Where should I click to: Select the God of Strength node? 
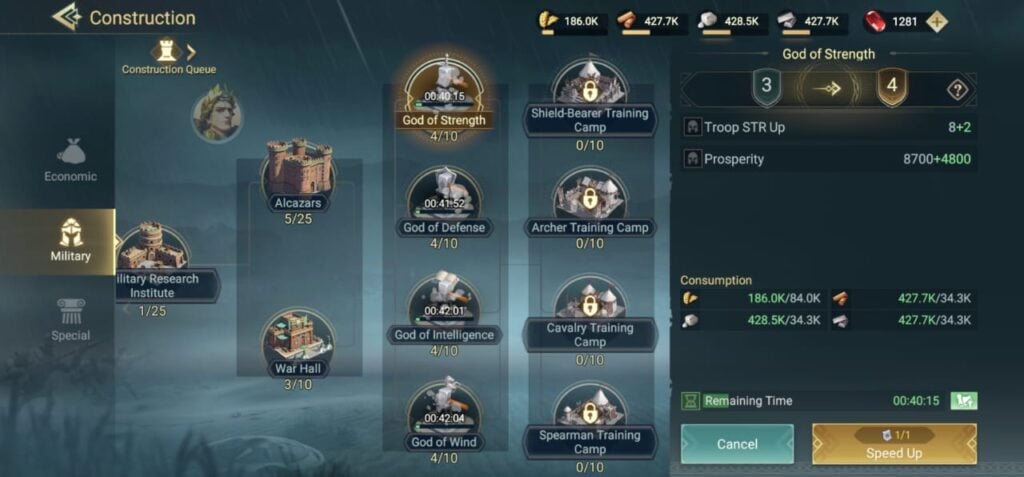(x=444, y=92)
